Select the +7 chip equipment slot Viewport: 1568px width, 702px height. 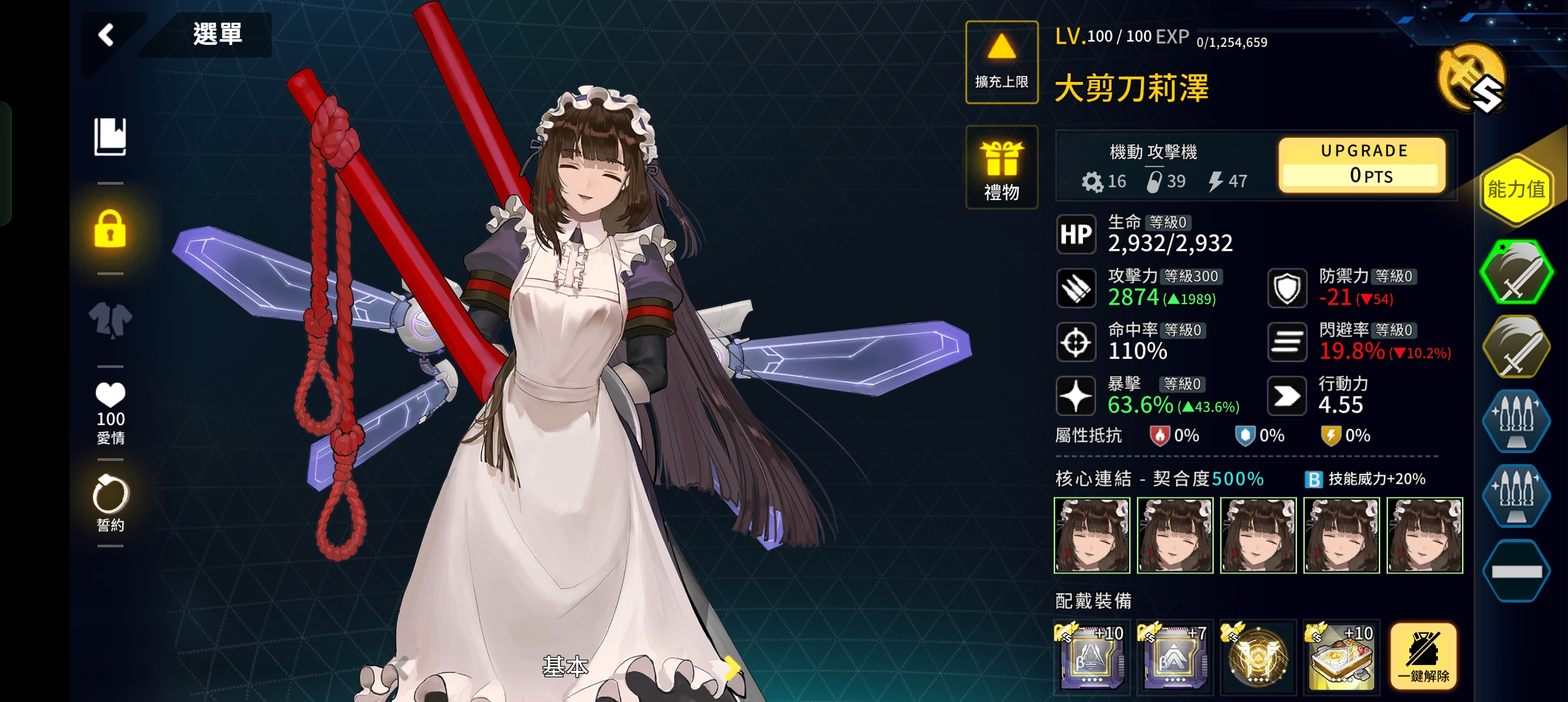(1175, 656)
